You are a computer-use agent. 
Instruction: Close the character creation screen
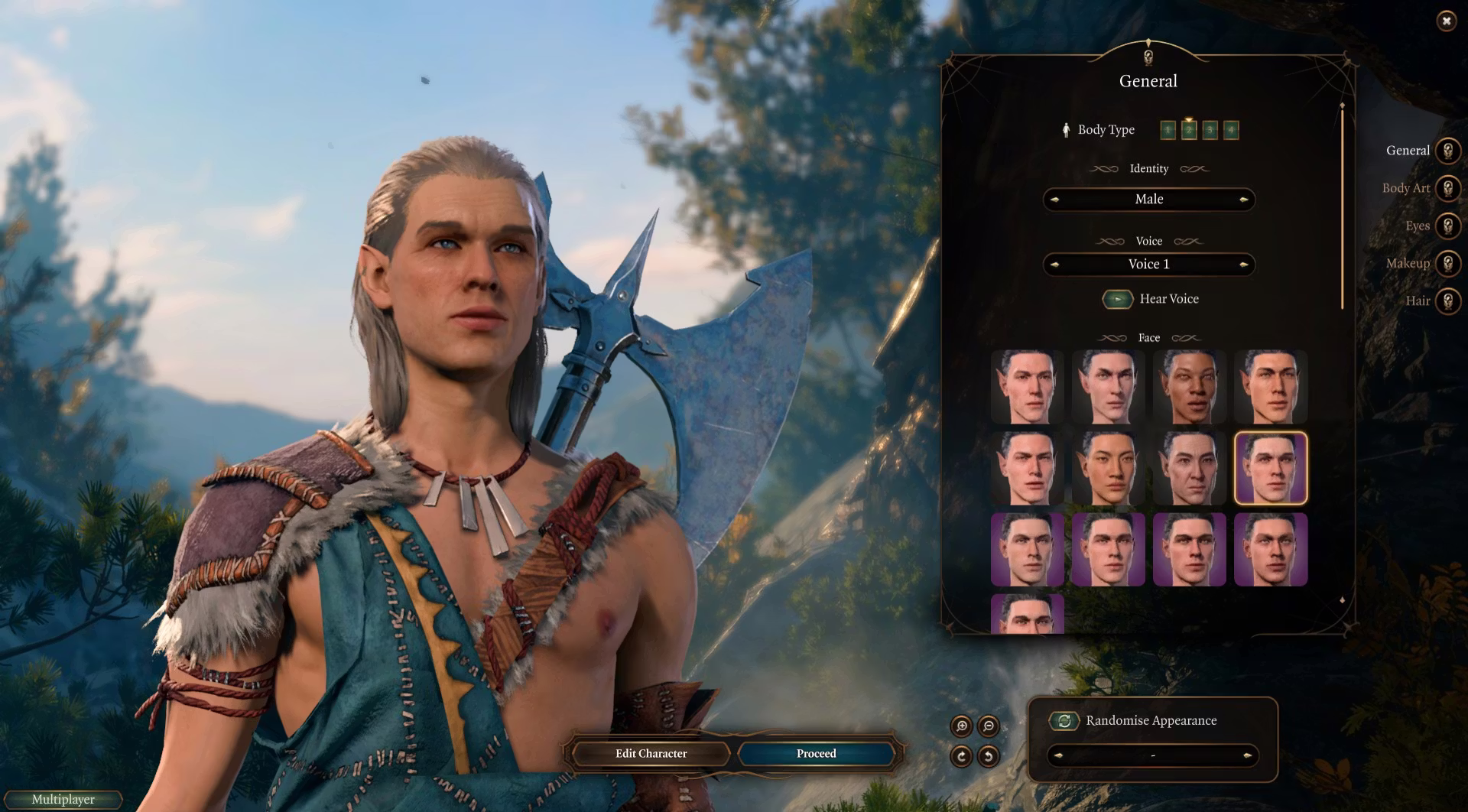coord(1446,21)
